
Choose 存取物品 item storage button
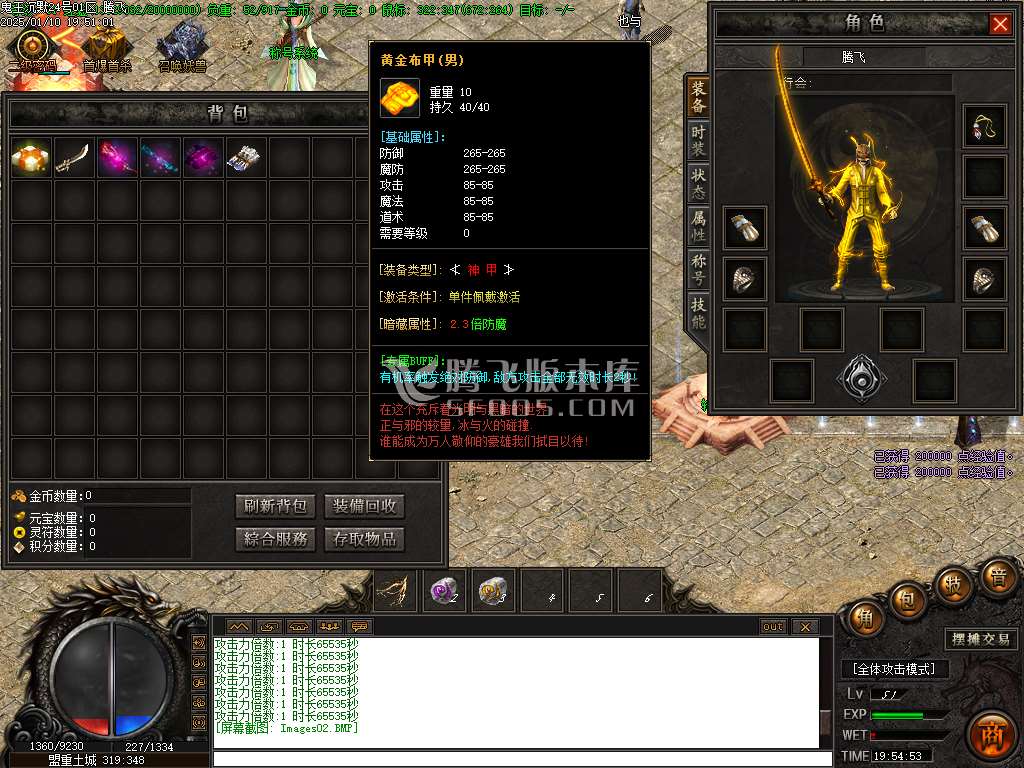(x=364, y=539)
